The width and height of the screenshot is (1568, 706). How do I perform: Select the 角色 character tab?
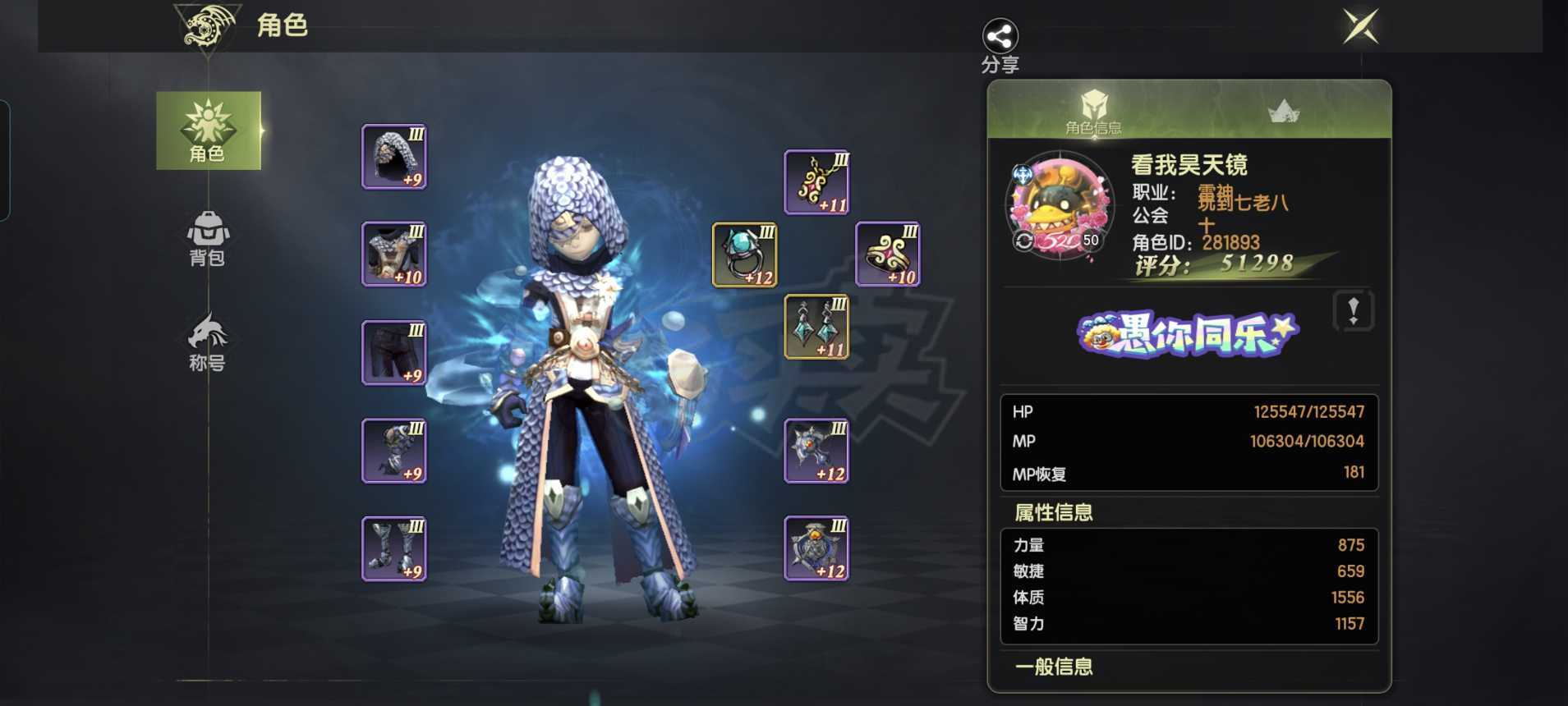click(209, 131)
